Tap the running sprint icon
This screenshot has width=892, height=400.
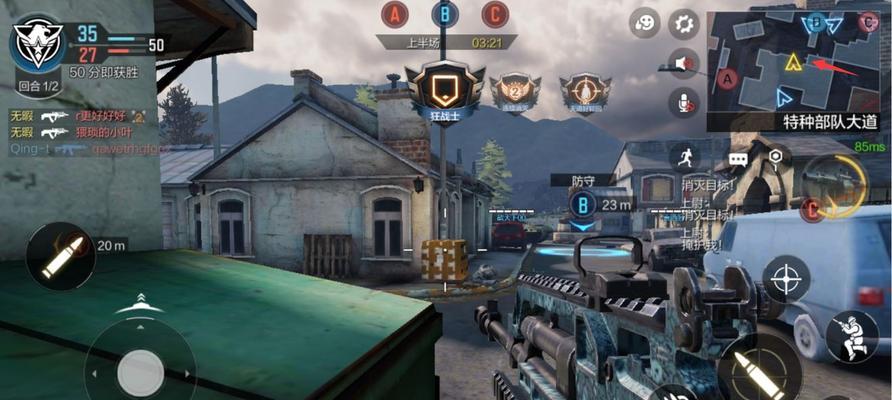tap(685, 156)
